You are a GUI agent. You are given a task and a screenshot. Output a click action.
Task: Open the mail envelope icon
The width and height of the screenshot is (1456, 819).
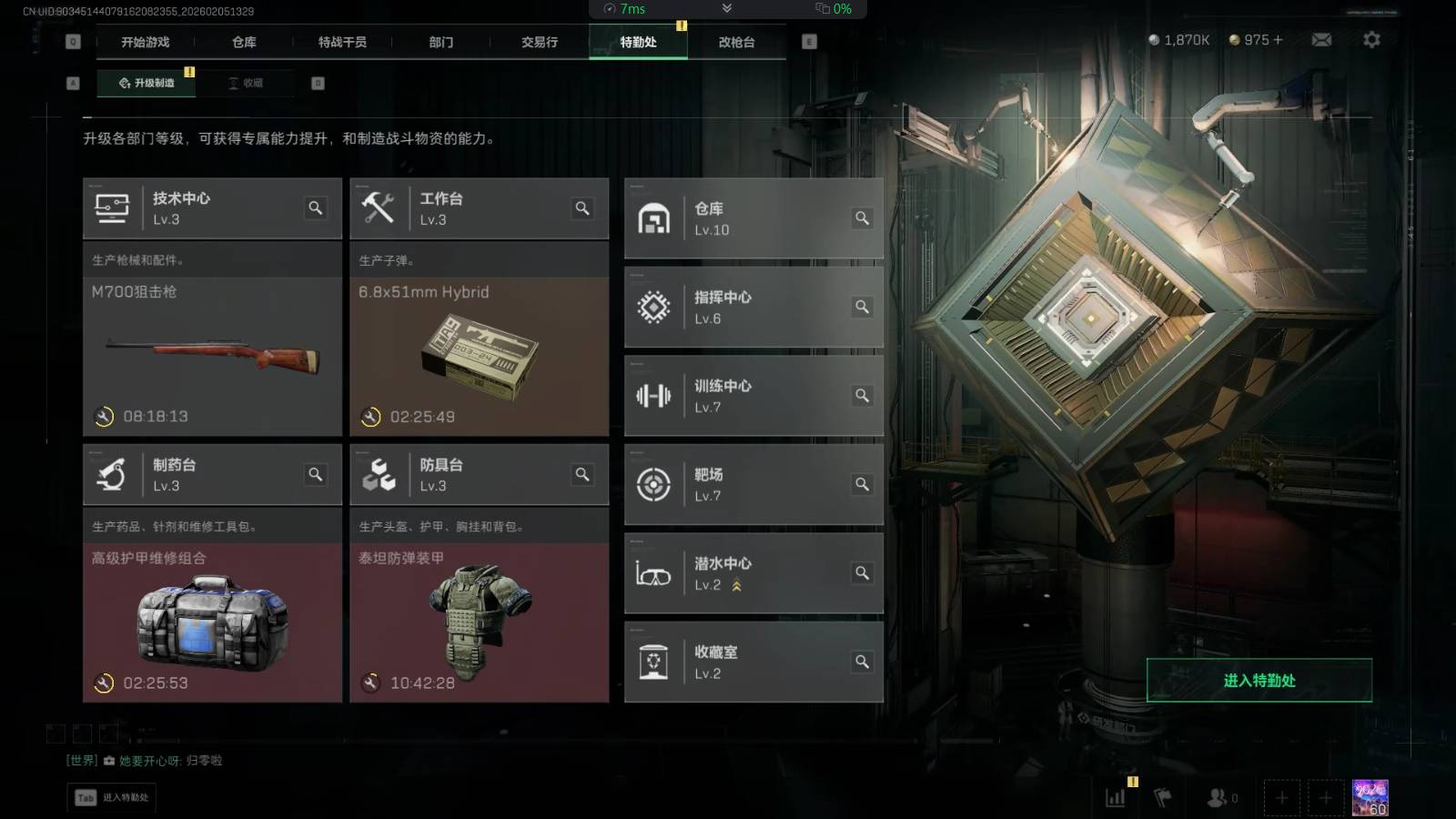pyautogui.click(x=1321, y=40)
